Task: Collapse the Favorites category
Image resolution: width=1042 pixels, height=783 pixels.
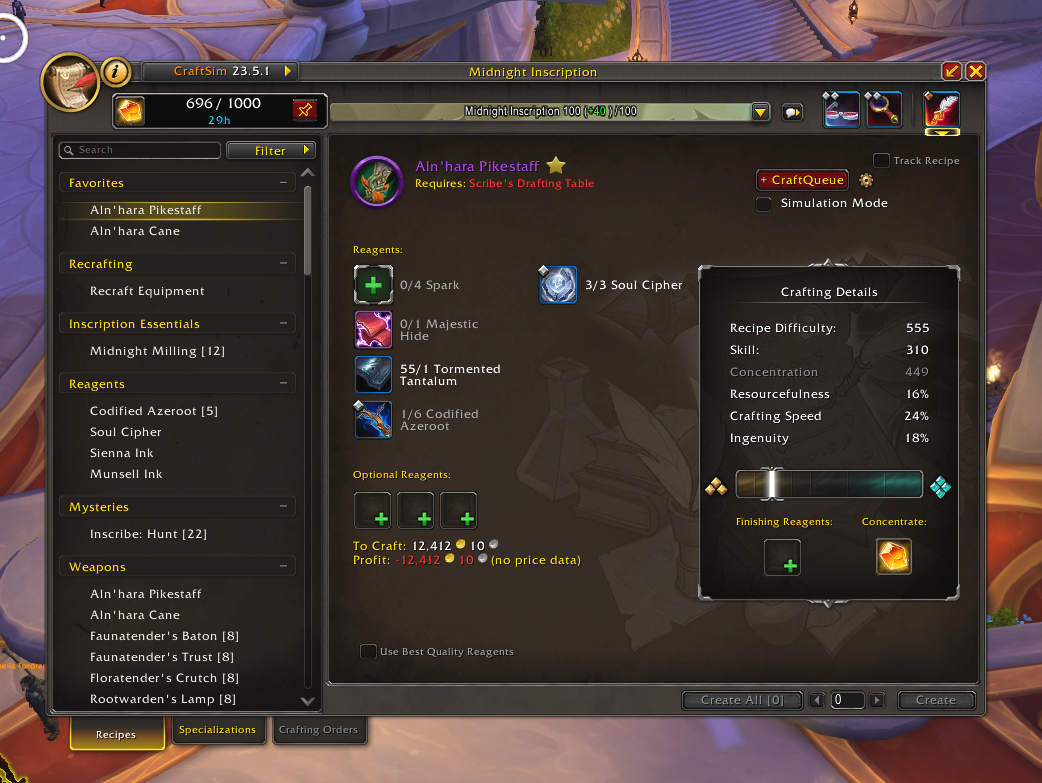Action: [x=285, y=183]
